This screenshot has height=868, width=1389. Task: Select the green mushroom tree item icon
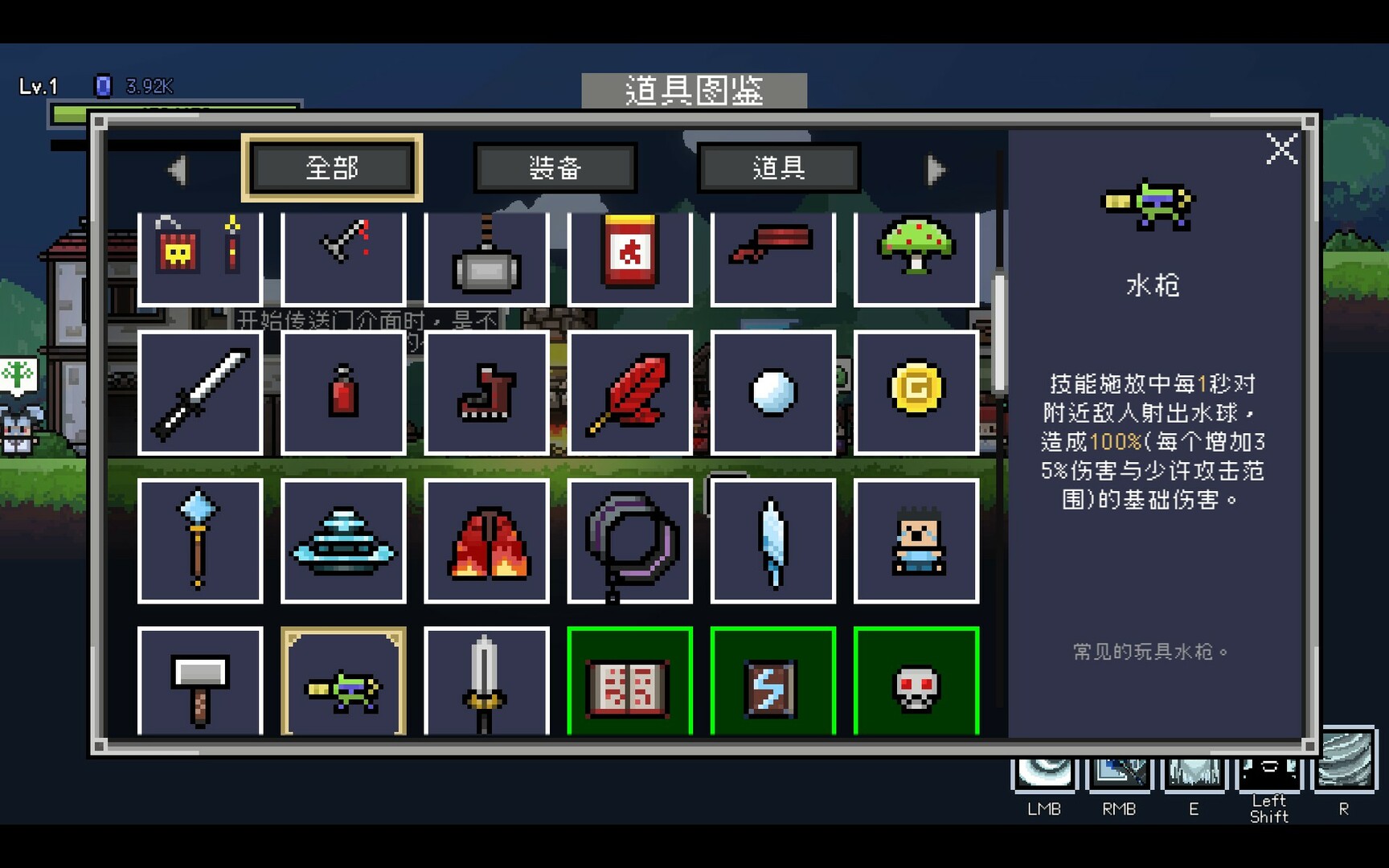point(916,254)
